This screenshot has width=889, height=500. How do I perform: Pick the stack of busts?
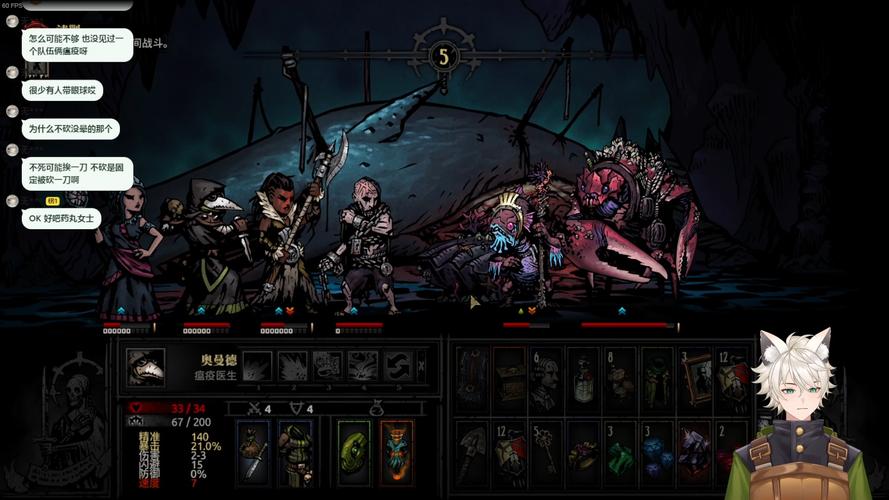[545, 379]
